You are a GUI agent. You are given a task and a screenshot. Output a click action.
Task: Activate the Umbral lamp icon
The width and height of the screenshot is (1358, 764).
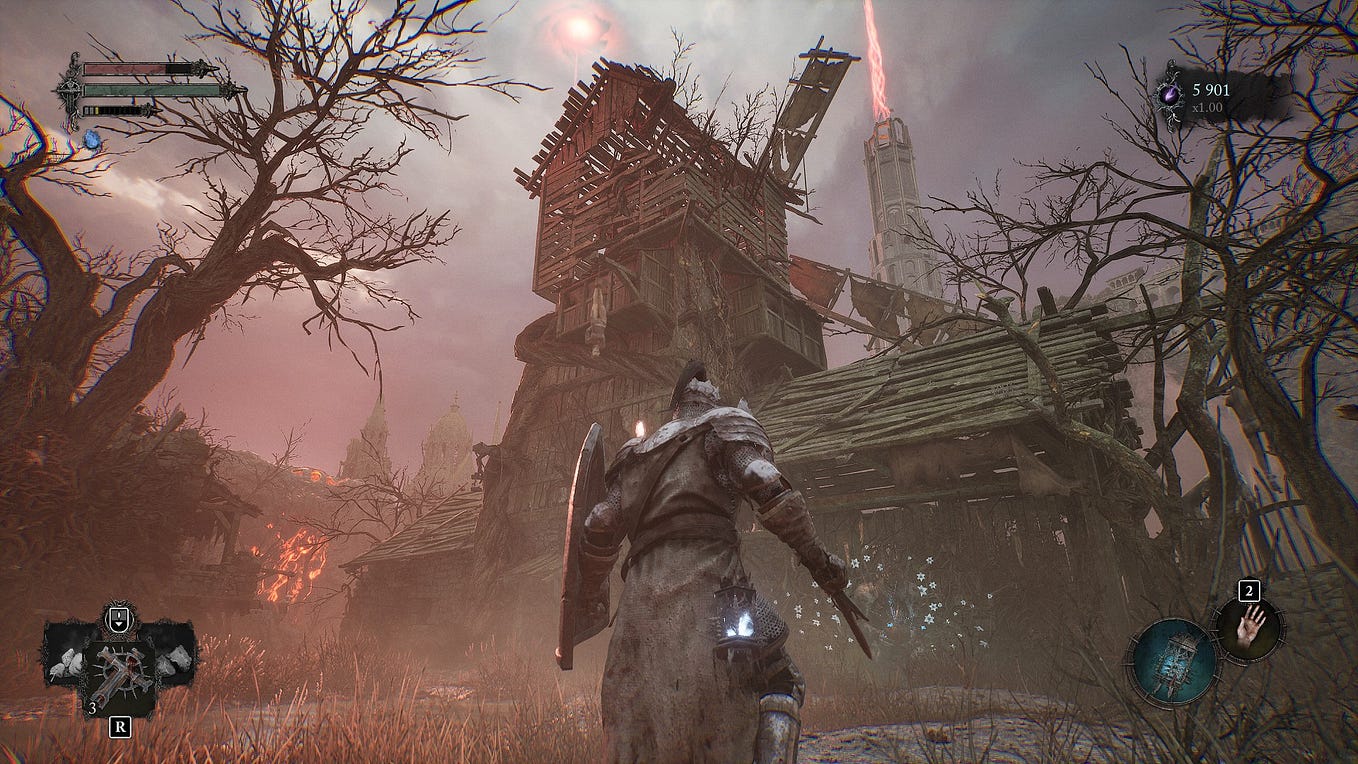[1172, 662]
